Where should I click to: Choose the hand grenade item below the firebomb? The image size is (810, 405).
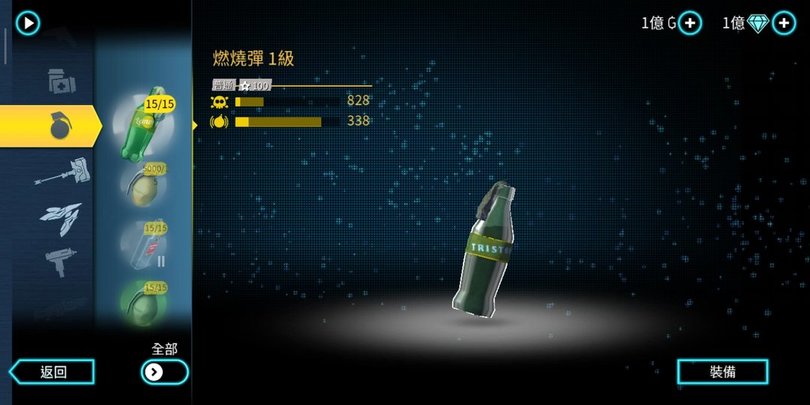[x=143, y=185]
